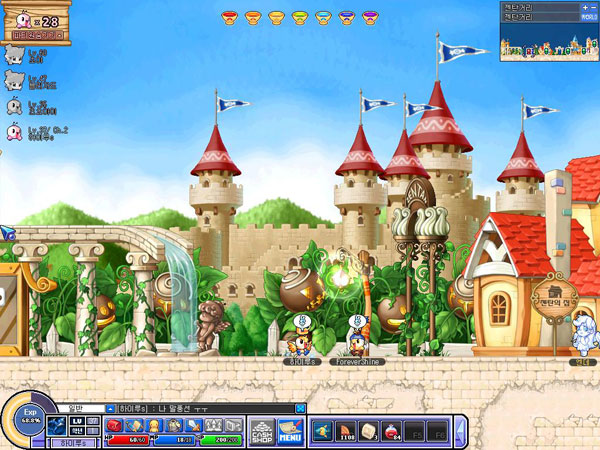Select the red potion quickslot
The width and height of the screenshot is (600, 450).
point(390,431)
